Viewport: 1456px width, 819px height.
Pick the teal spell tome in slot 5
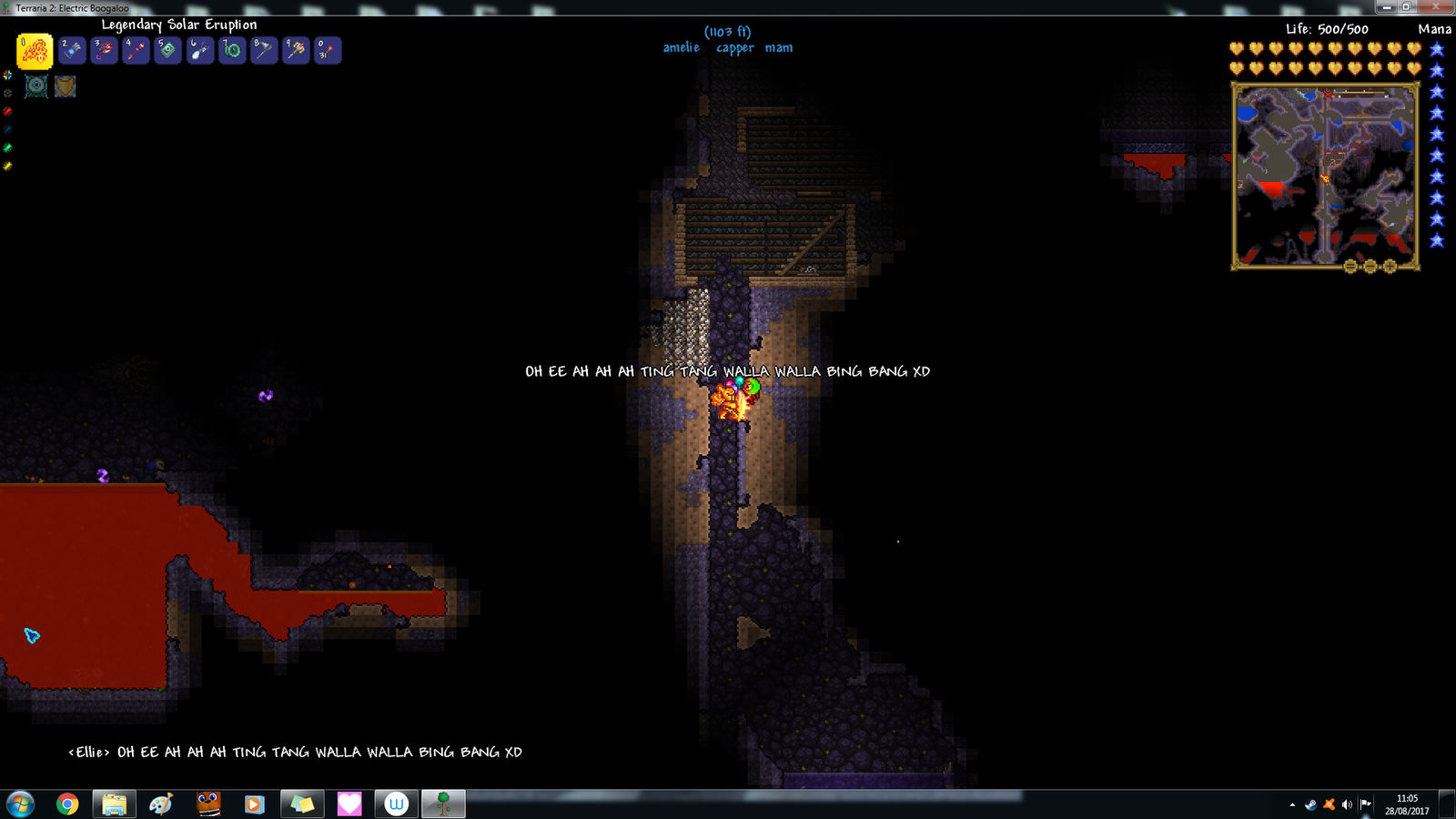(x=167, y=50)
